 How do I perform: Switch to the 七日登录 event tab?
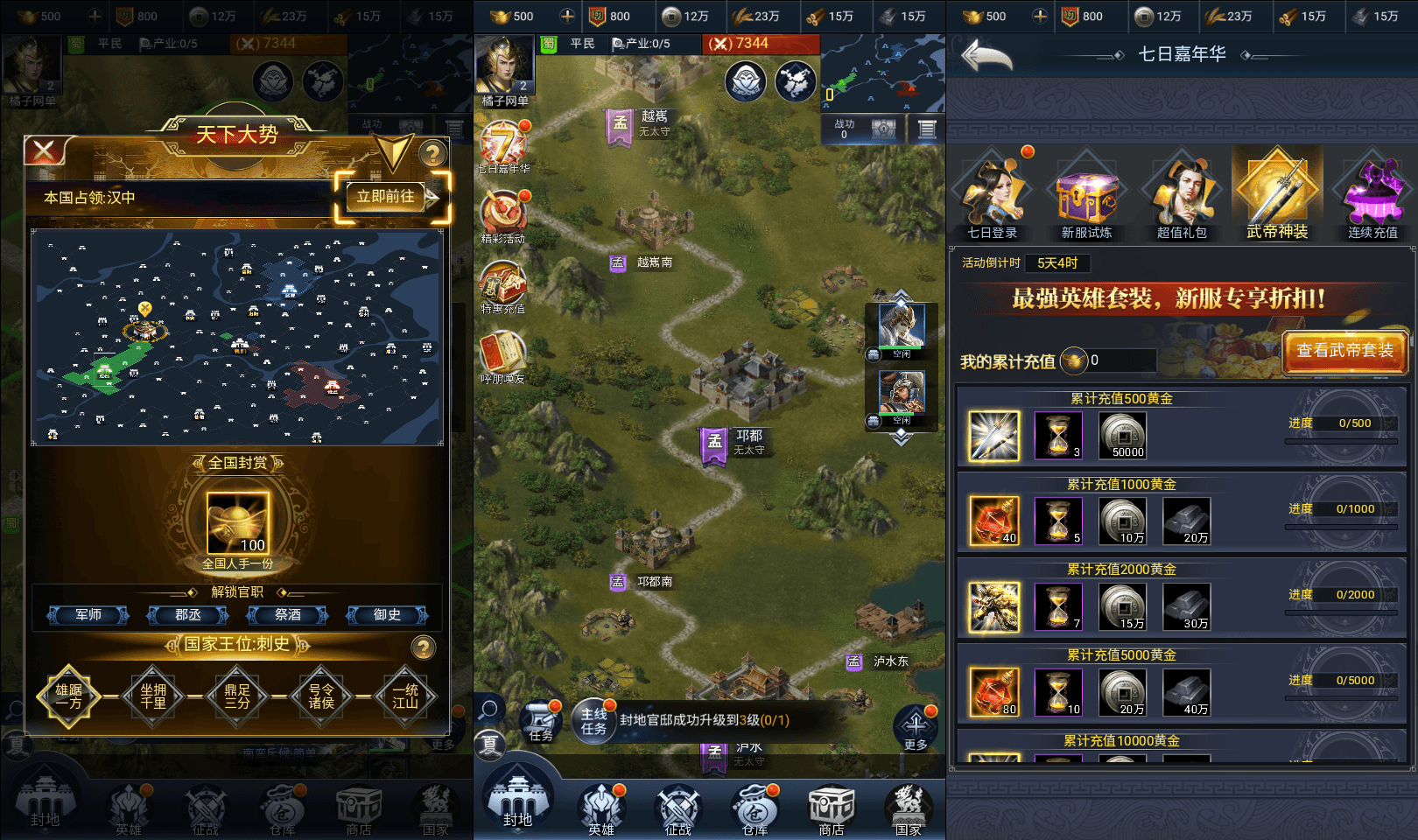993,199
